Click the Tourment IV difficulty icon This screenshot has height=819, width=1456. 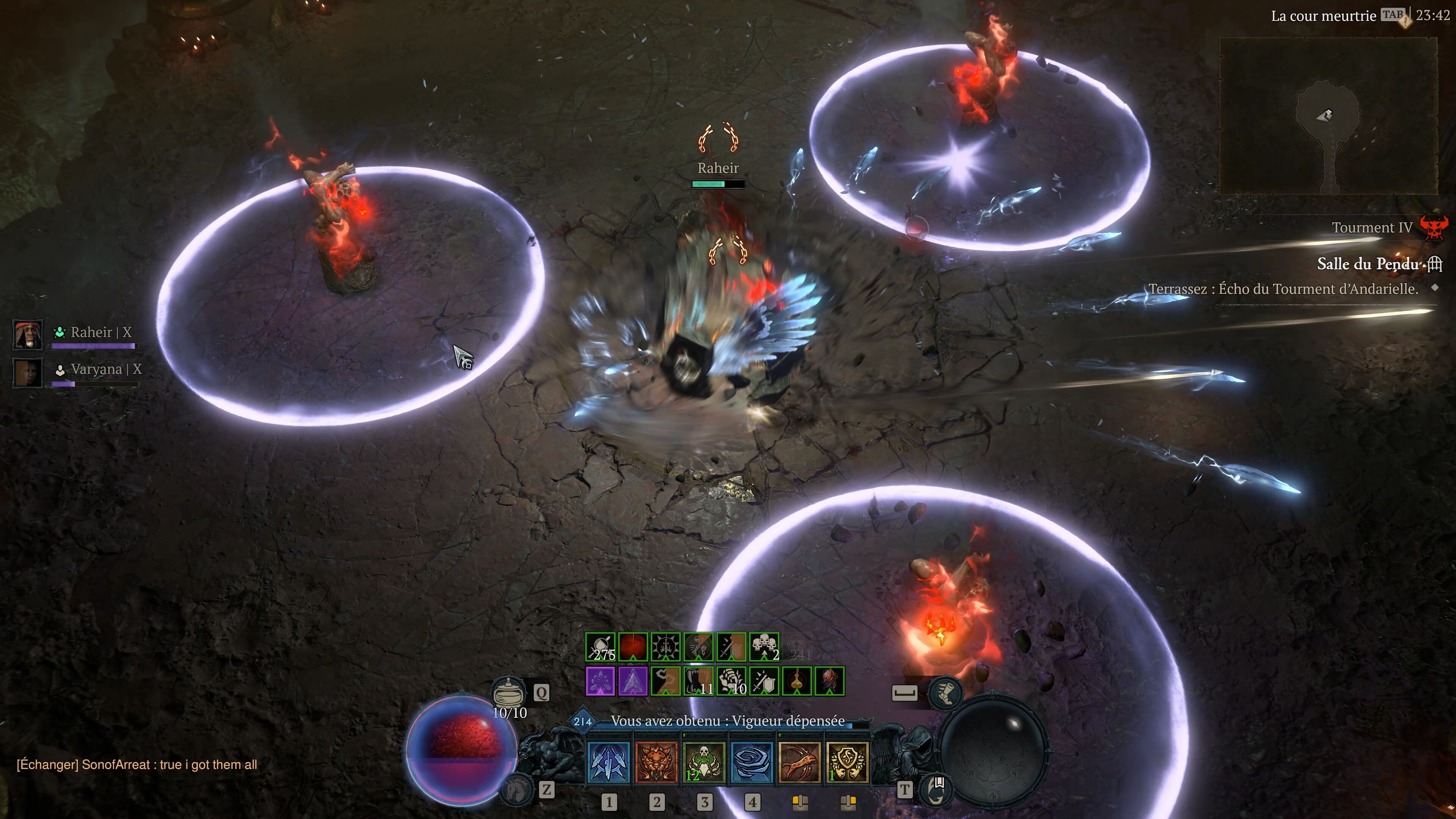[1433, 227]
